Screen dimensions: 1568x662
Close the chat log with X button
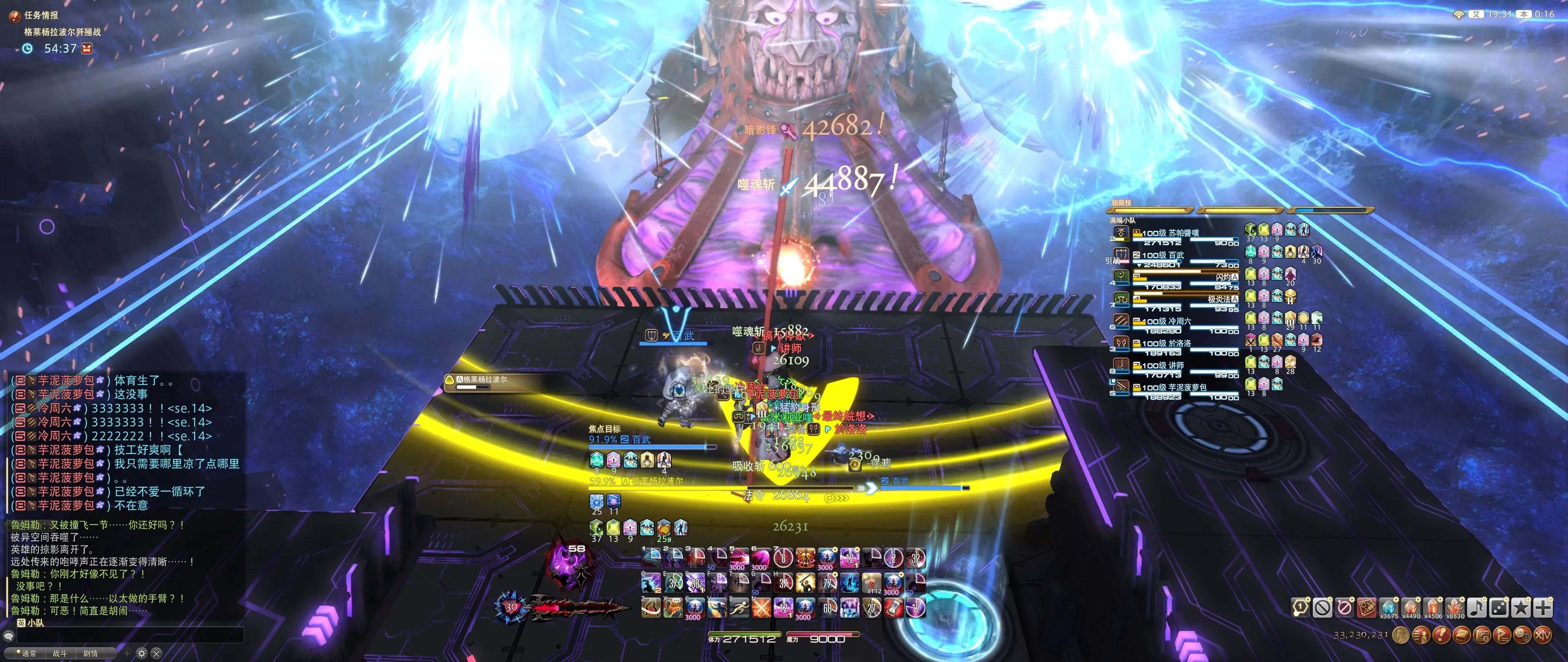point(156,653)
